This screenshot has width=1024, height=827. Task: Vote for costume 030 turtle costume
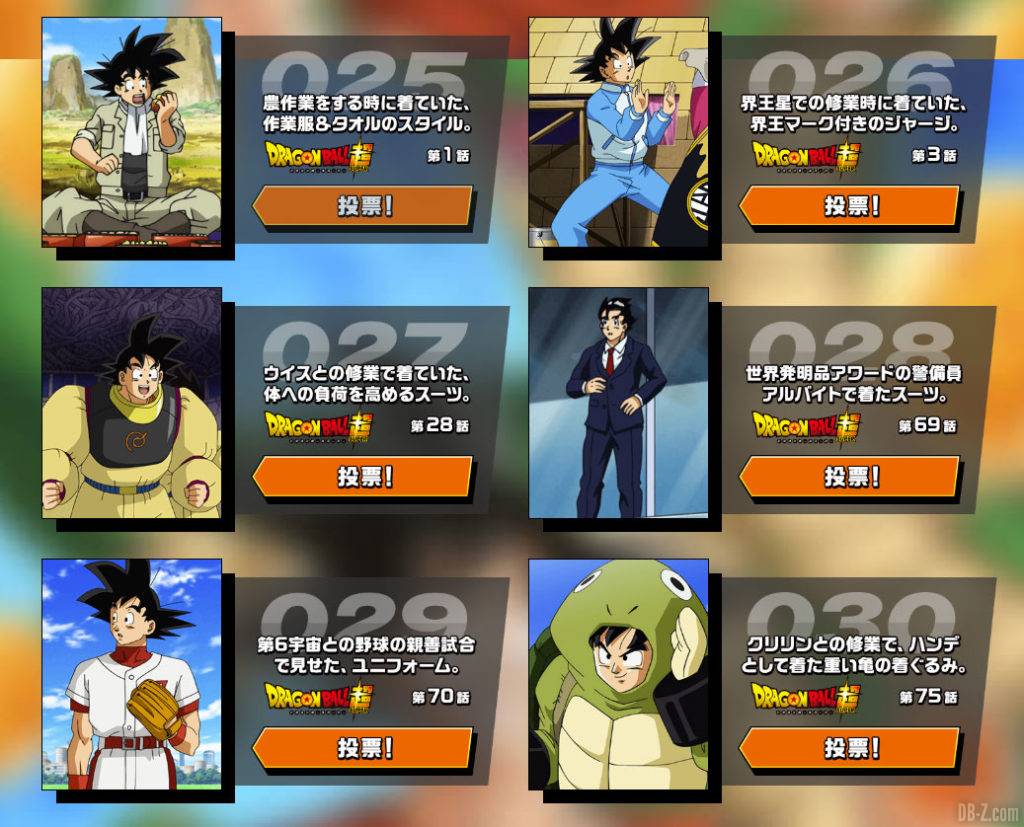(x=849, y=748)
